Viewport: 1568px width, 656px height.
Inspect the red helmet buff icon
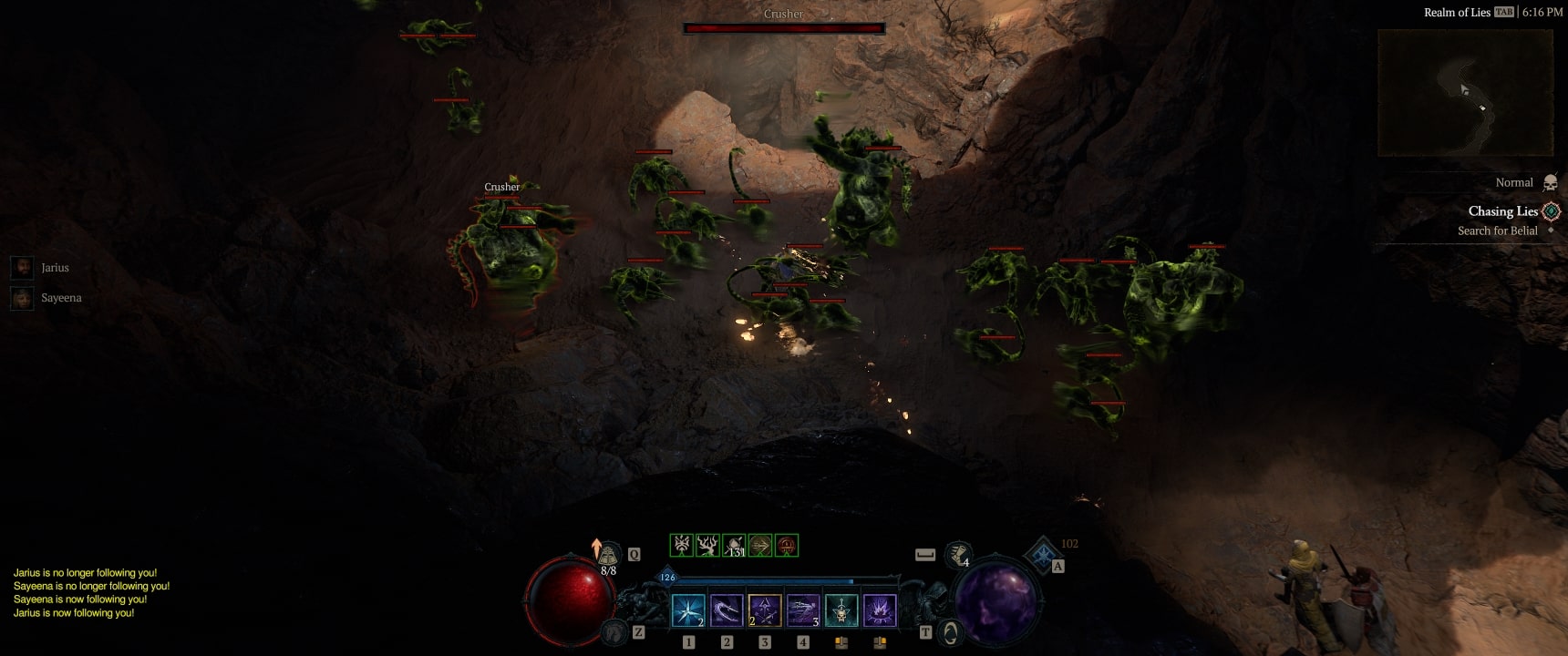(x=787, y=546)
